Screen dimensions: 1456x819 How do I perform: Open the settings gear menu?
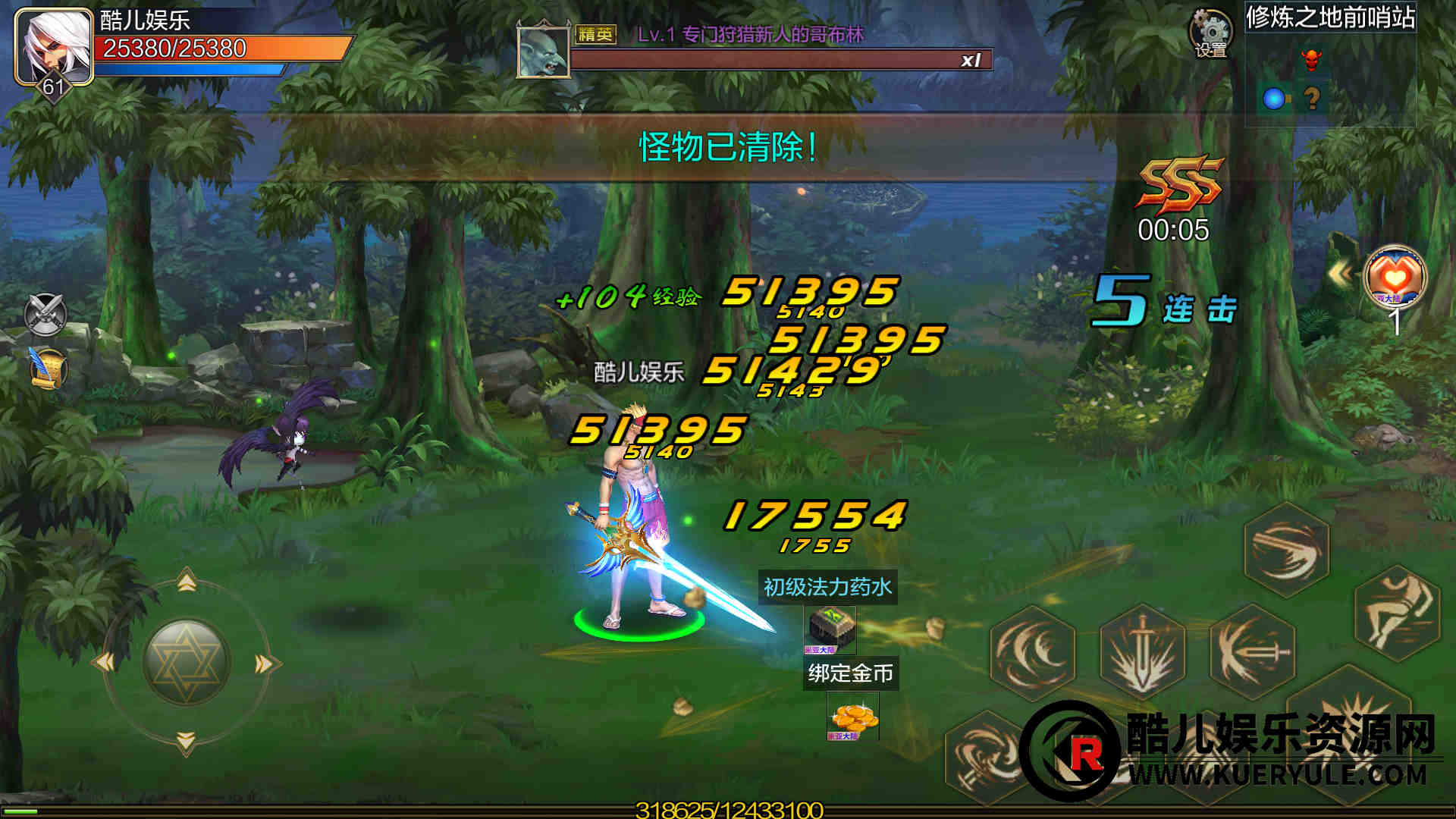(x=1210, y=33)
